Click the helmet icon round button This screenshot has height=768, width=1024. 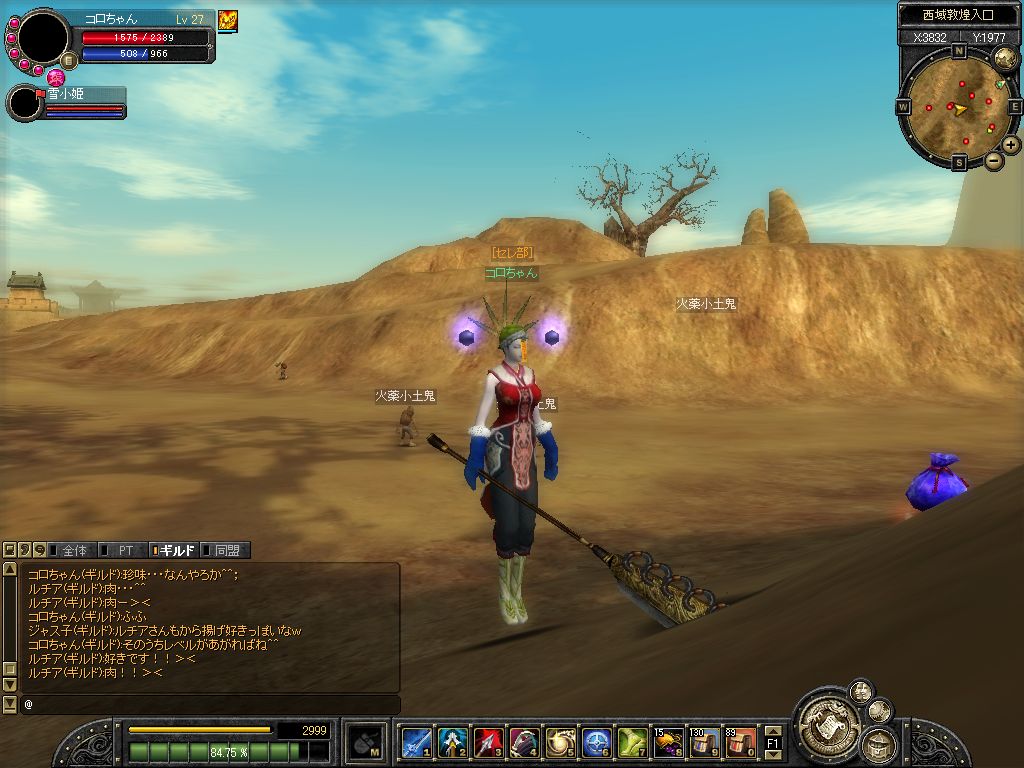click(x=880, y=744)
